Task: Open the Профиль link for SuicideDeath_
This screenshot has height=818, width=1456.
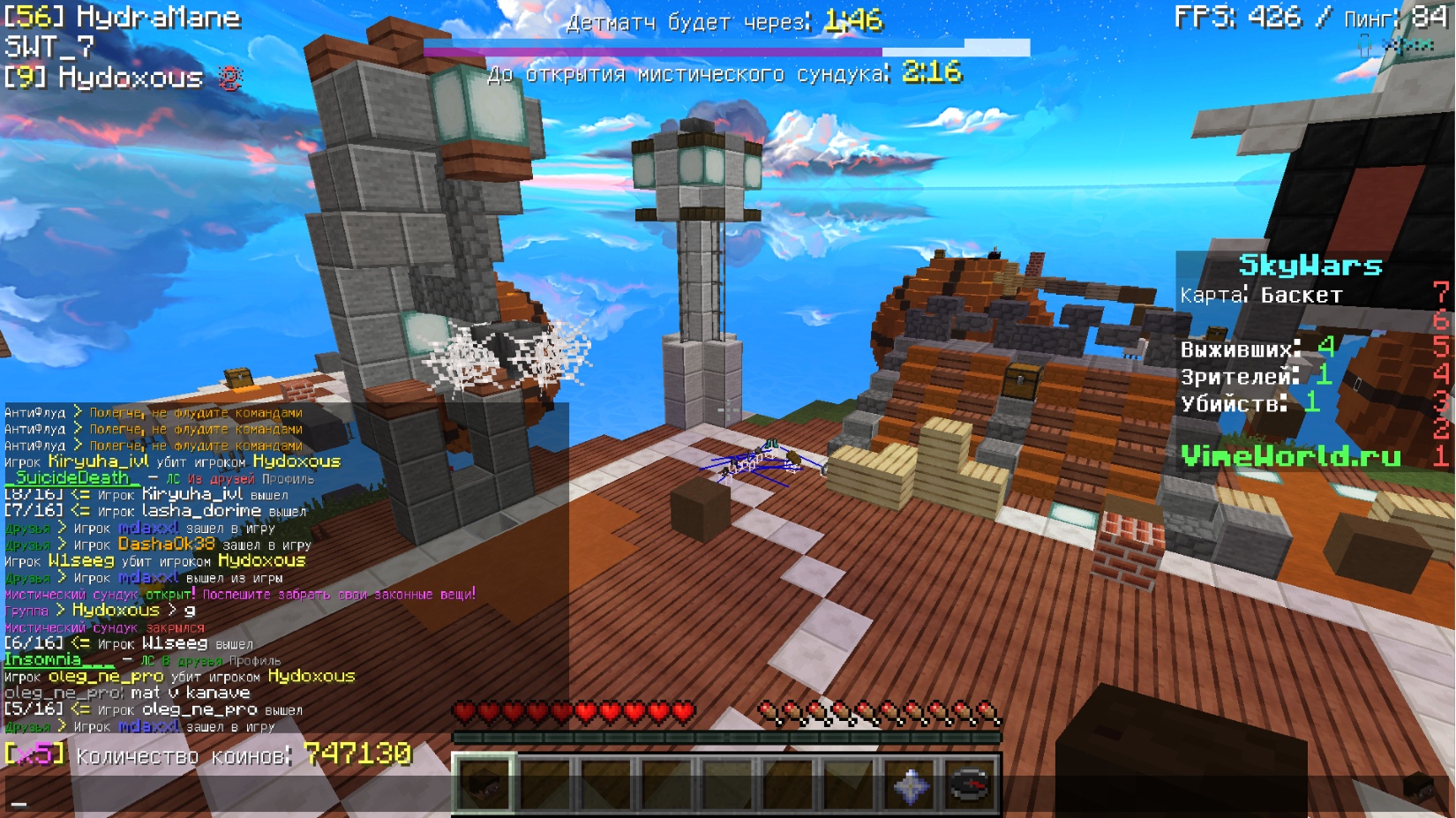Action: [x=288, y=479]
